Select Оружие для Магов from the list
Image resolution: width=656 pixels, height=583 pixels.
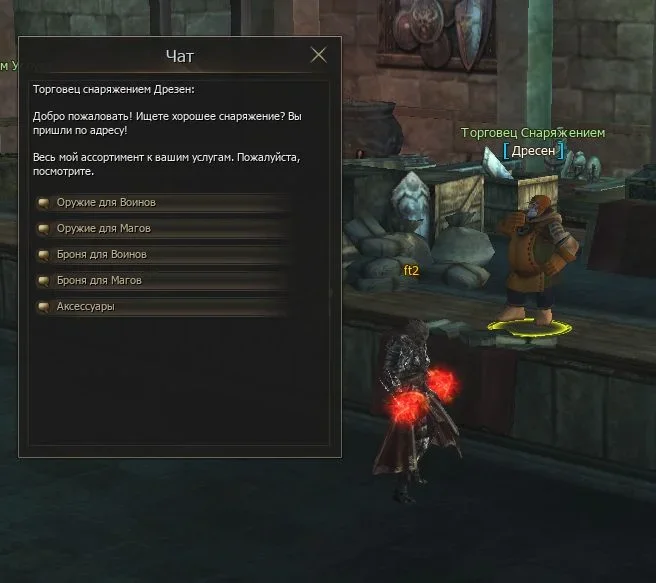(x=104, y=229)
